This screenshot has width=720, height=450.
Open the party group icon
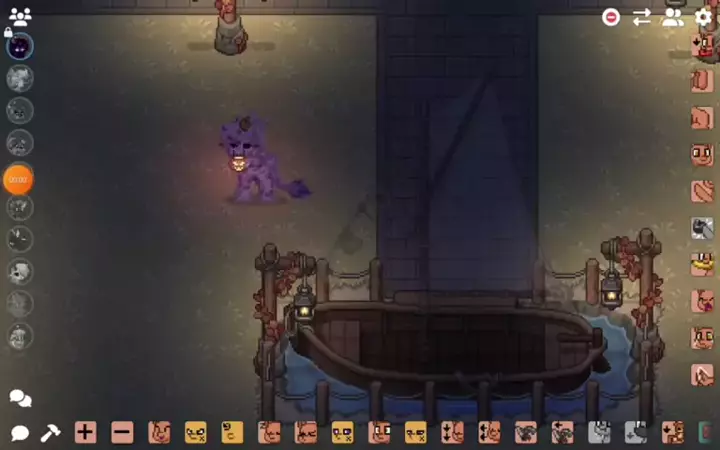(x=20, y=16)
